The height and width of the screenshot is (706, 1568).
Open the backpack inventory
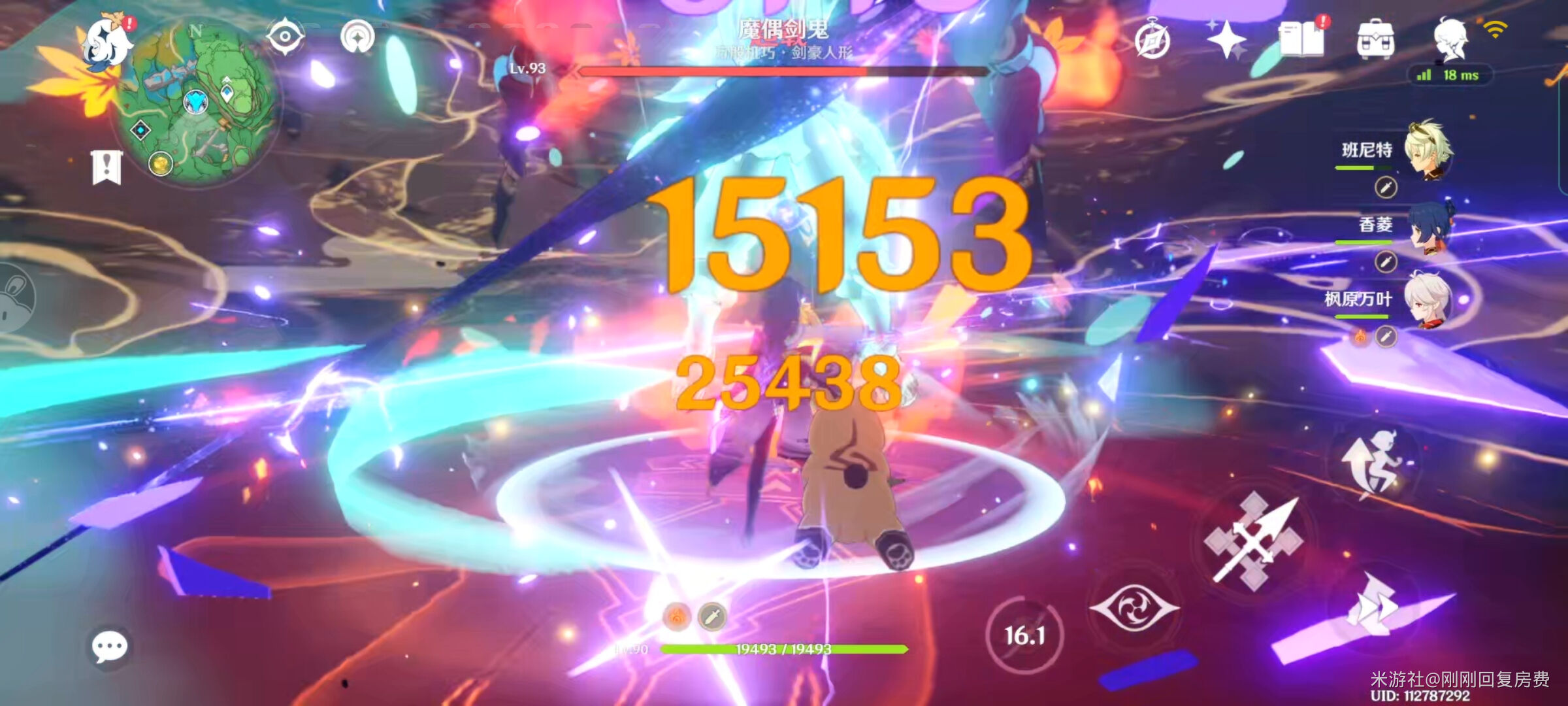(x=1375, y=41)
